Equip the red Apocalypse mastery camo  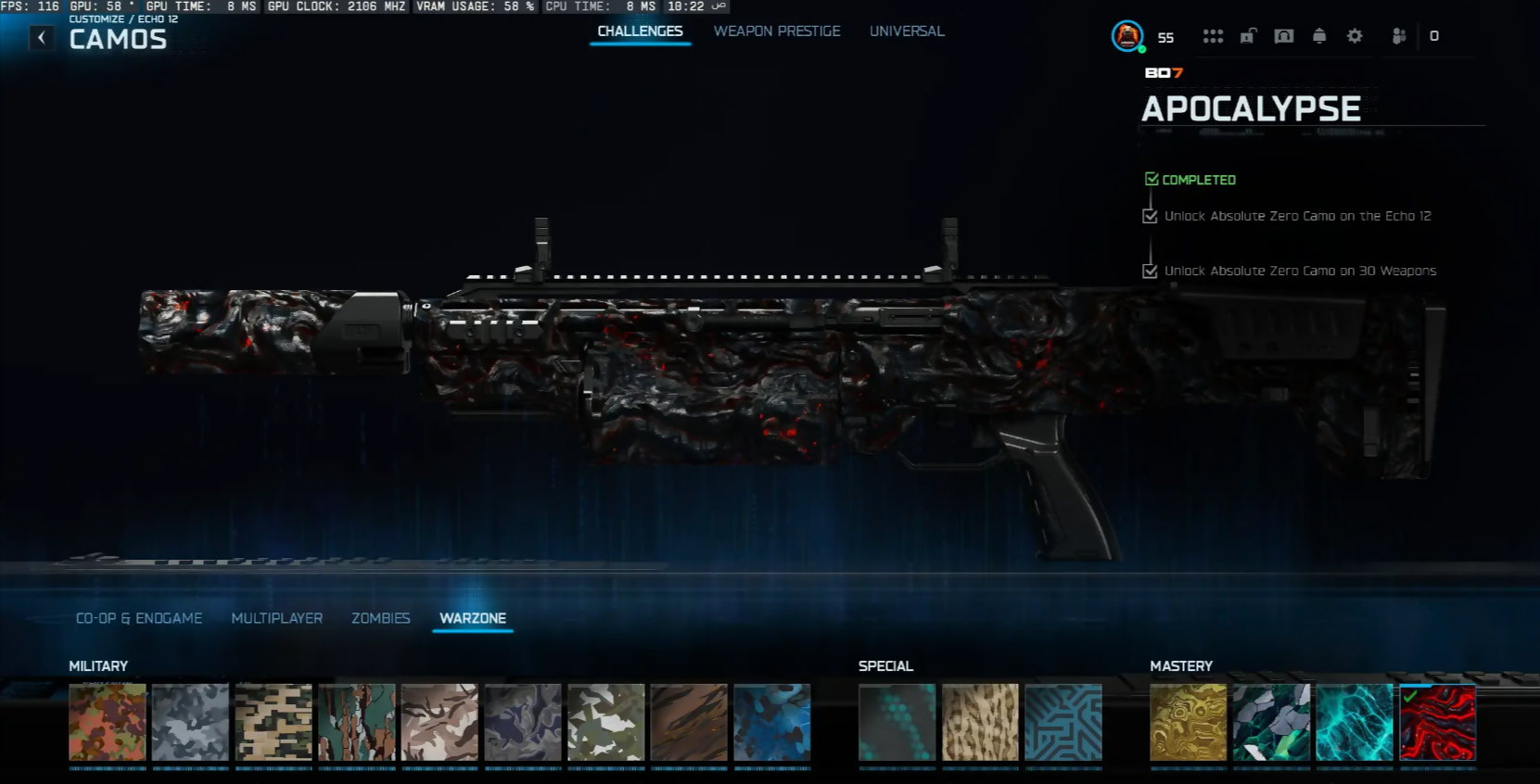1437,723
